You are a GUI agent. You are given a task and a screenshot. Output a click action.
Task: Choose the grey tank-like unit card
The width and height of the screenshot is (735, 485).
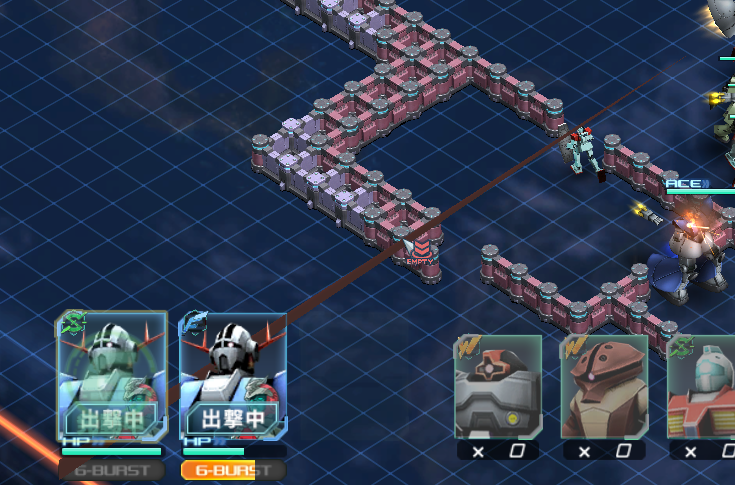point(498,387)
